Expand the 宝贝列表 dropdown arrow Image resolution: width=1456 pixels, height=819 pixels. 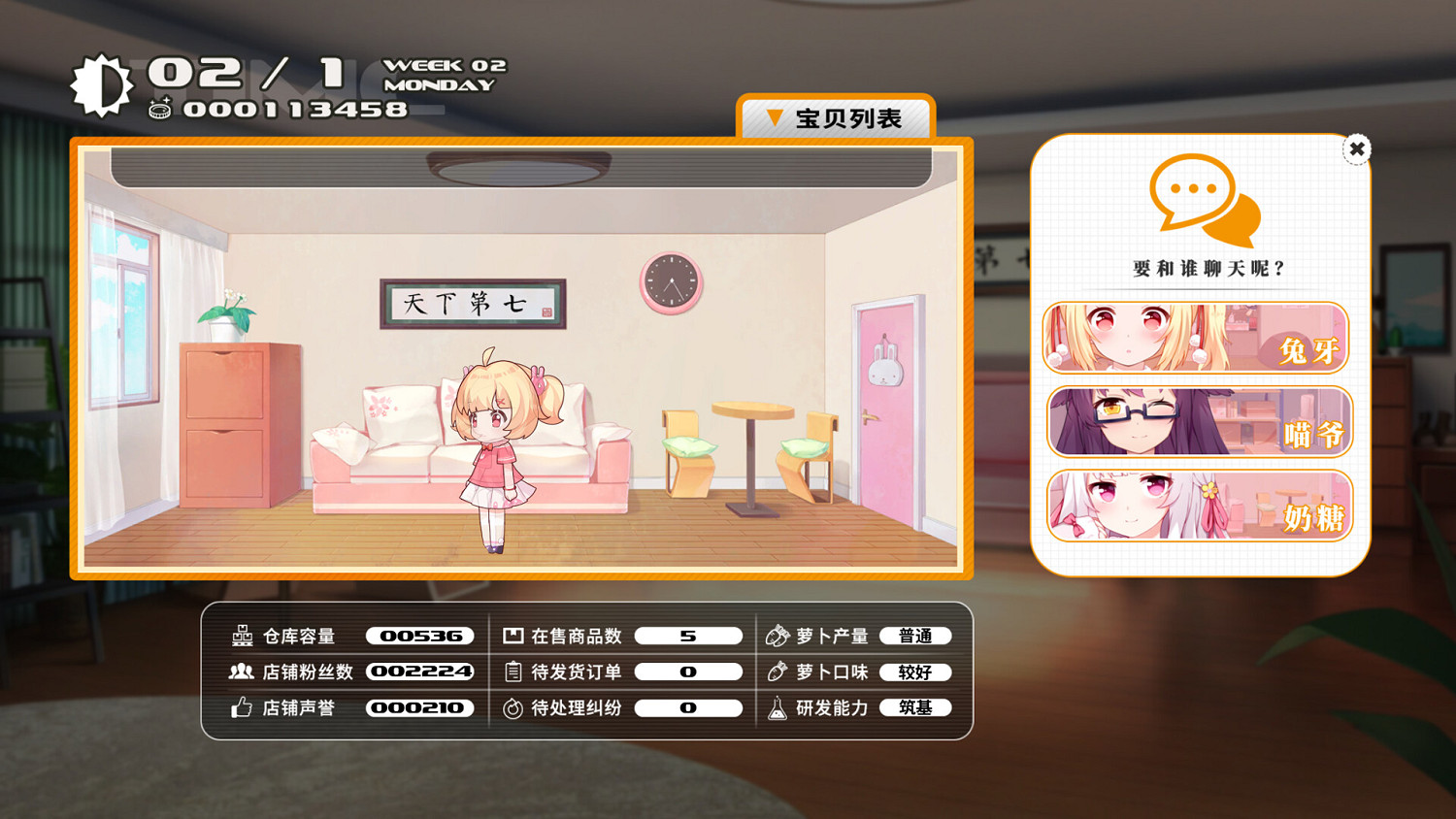(x=774, y=116)
